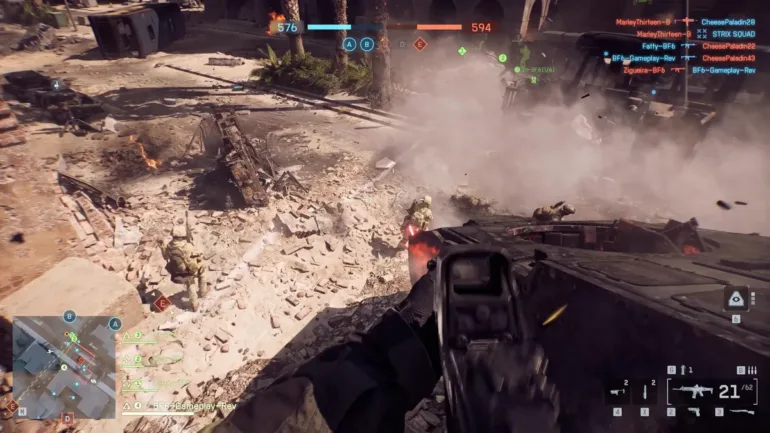Select objective D marker below the minimap
The height and width of the screenshot is (433, 770).
67,418
